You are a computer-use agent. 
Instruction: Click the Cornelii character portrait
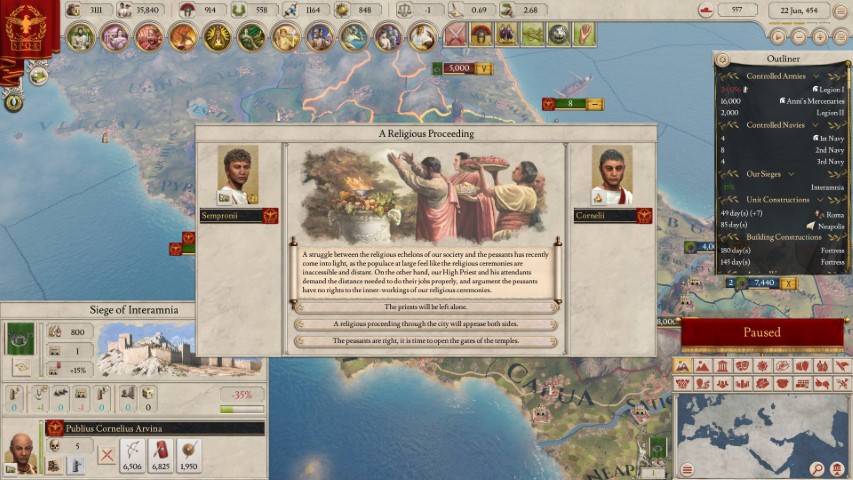(x=611, y=176)
